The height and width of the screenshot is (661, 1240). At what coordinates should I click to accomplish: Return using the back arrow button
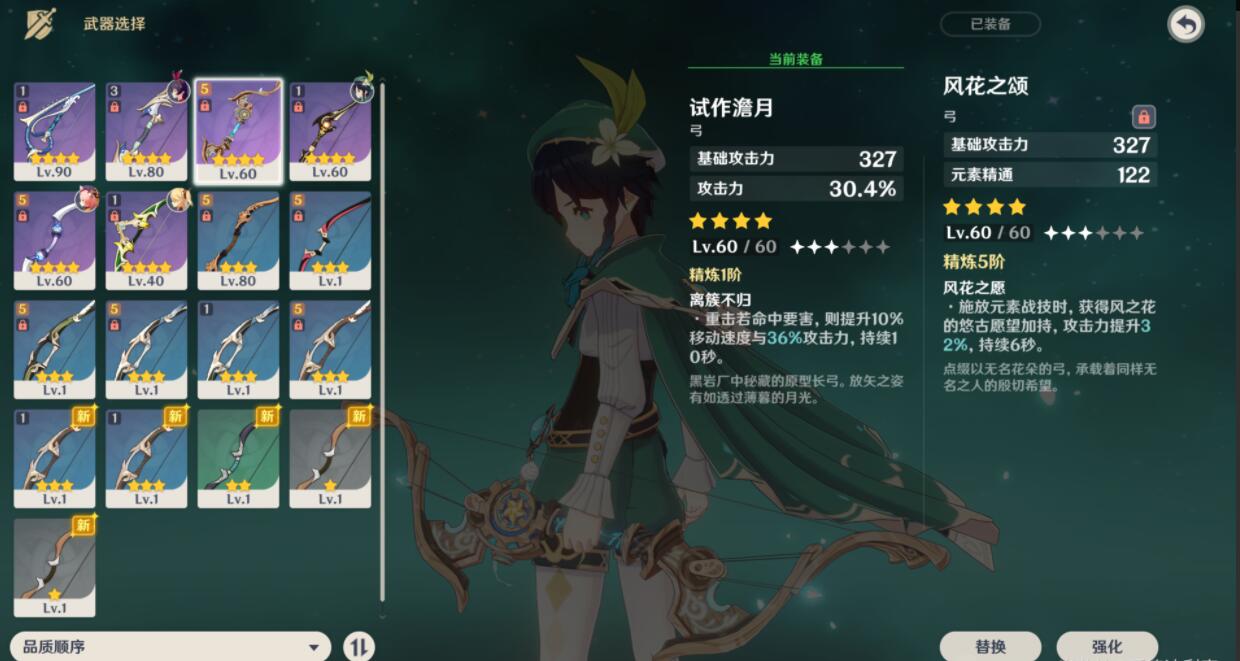1186,25
